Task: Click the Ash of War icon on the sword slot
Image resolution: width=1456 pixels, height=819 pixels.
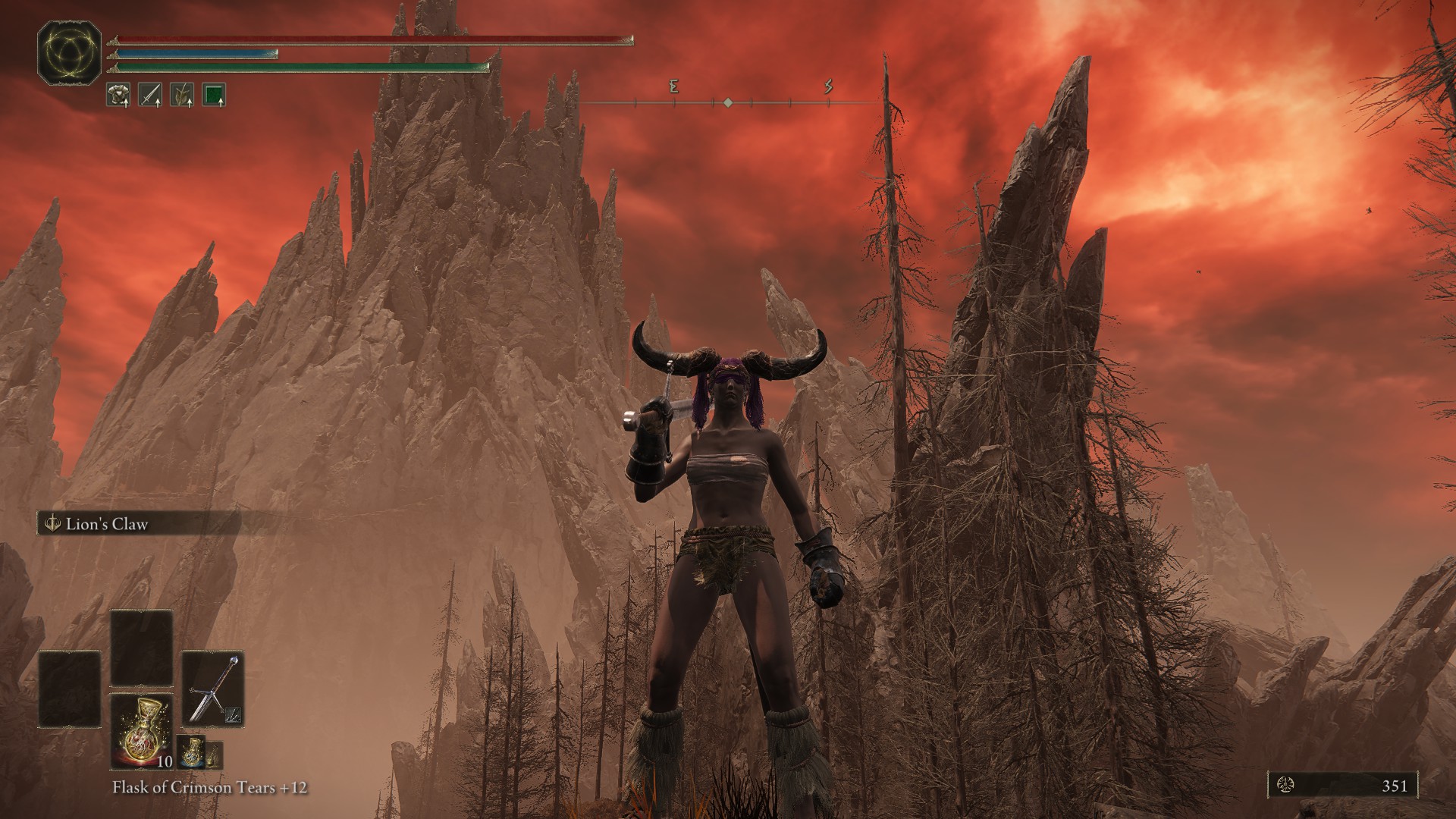Action: point(233,715)
